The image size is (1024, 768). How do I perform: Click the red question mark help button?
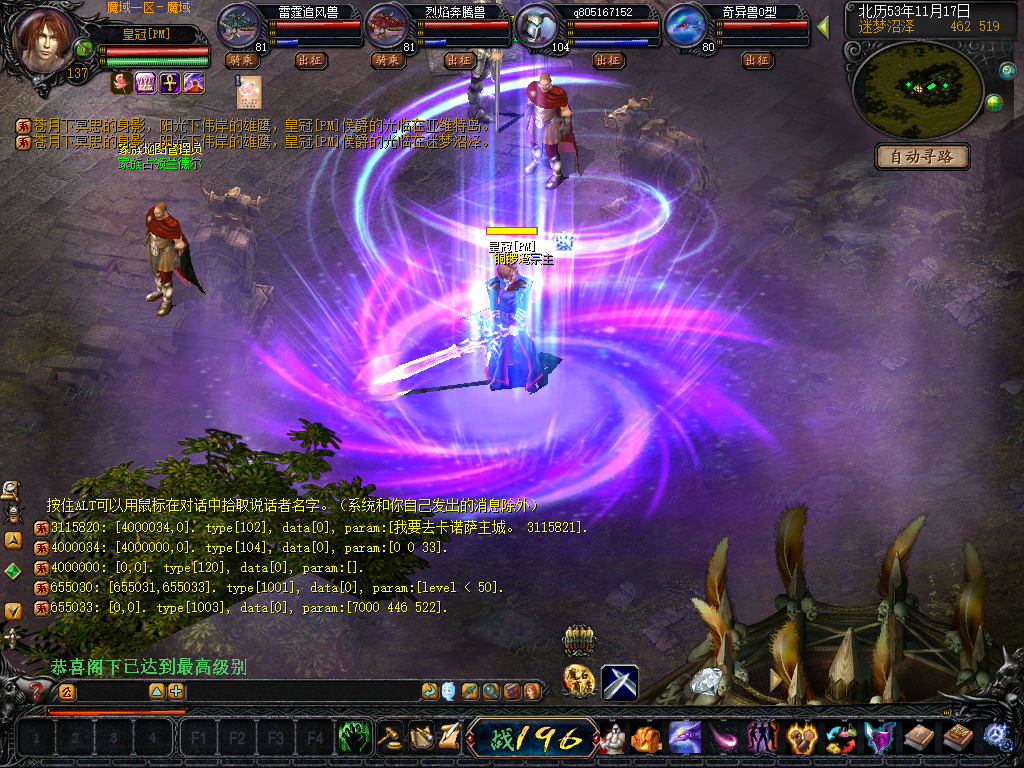tap(37, 690)
